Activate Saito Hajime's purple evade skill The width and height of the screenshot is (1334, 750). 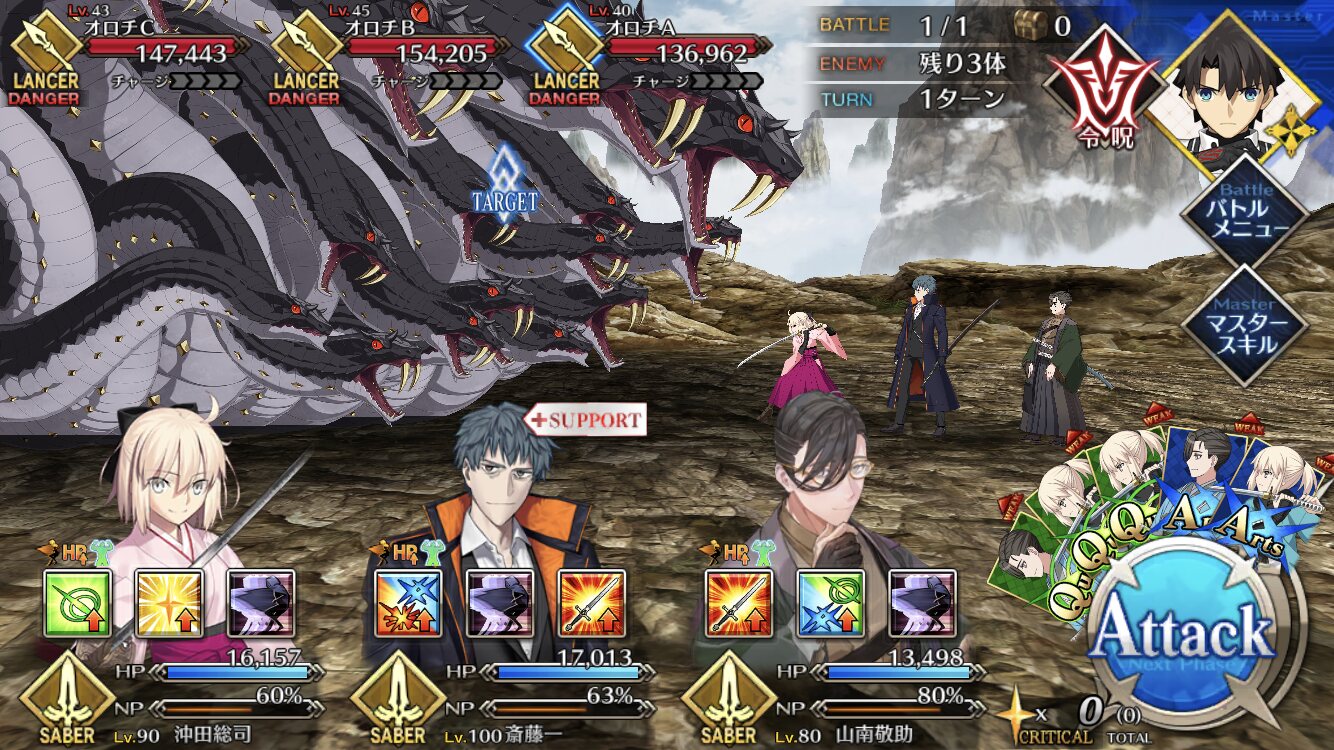(x=500, y=603)
